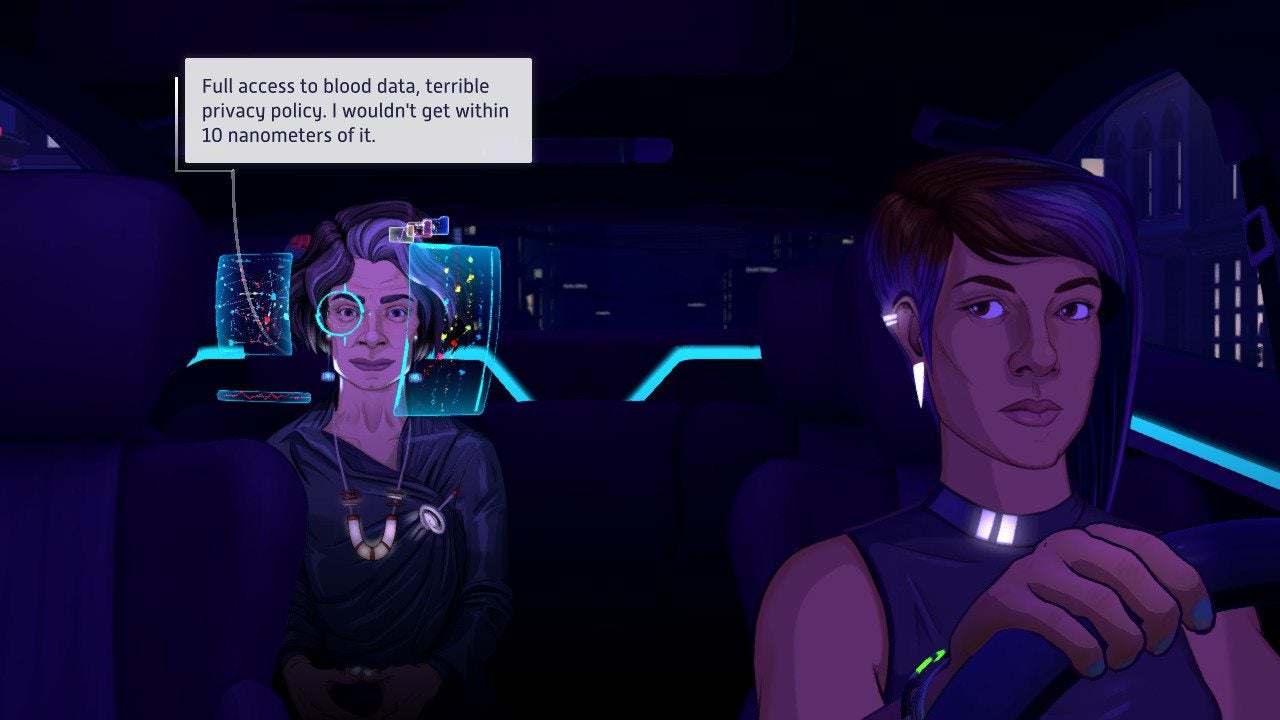Click the blue badge icon below the right hologram

pos(415,376)
